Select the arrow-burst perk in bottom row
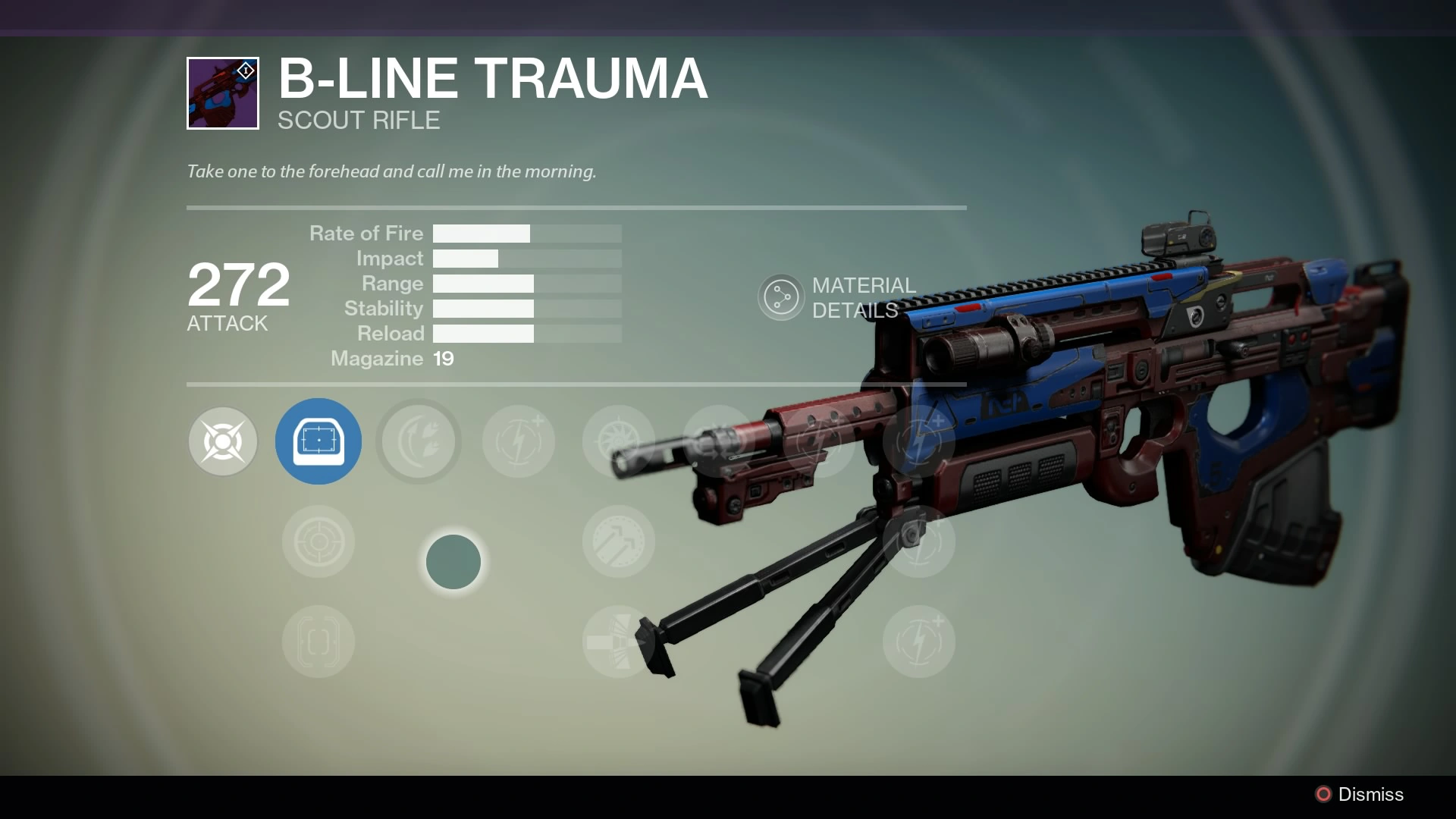Screen dimensions: 1456x819 point(618,642)
